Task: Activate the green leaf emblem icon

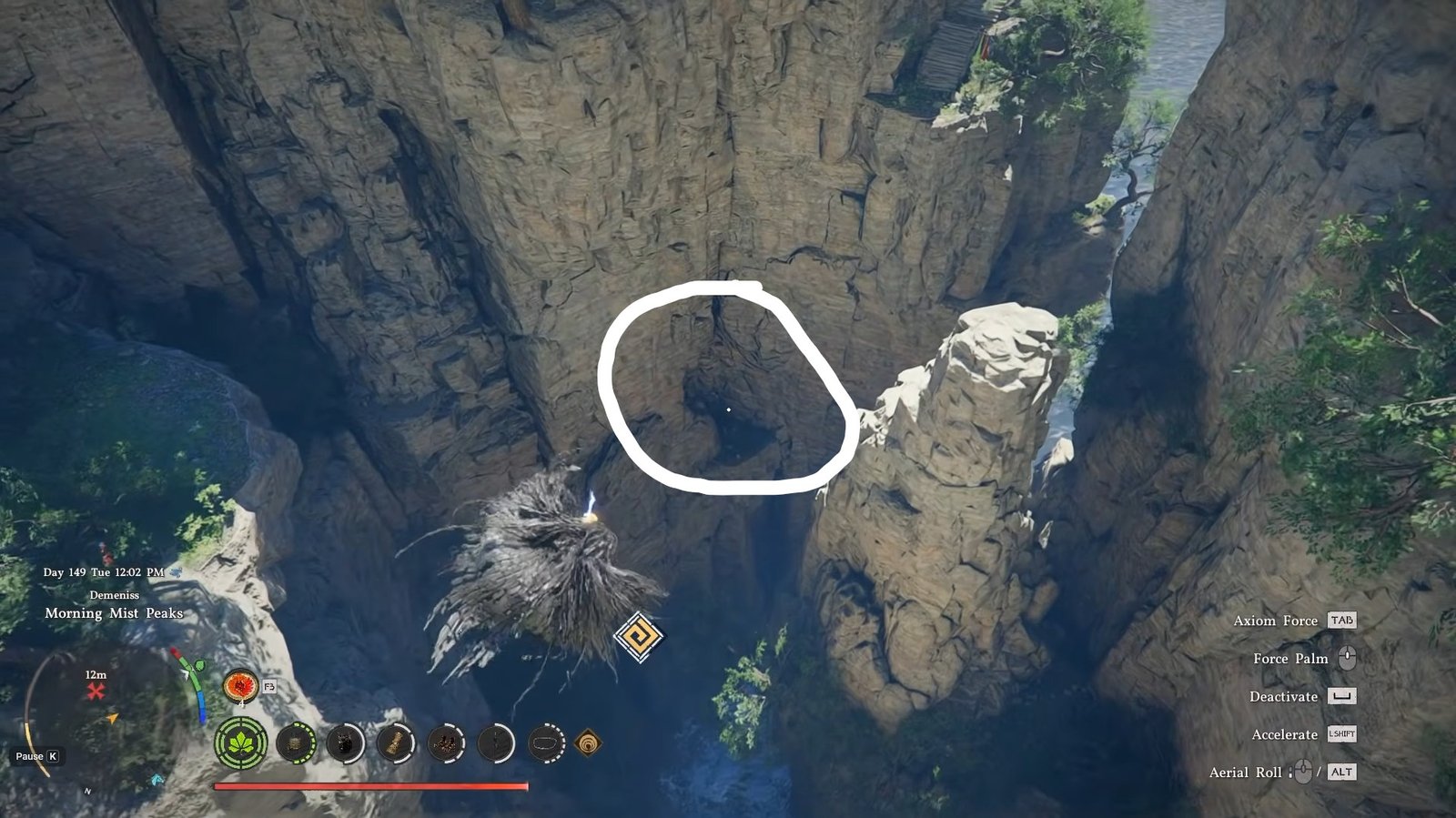Action: point(241,743)
